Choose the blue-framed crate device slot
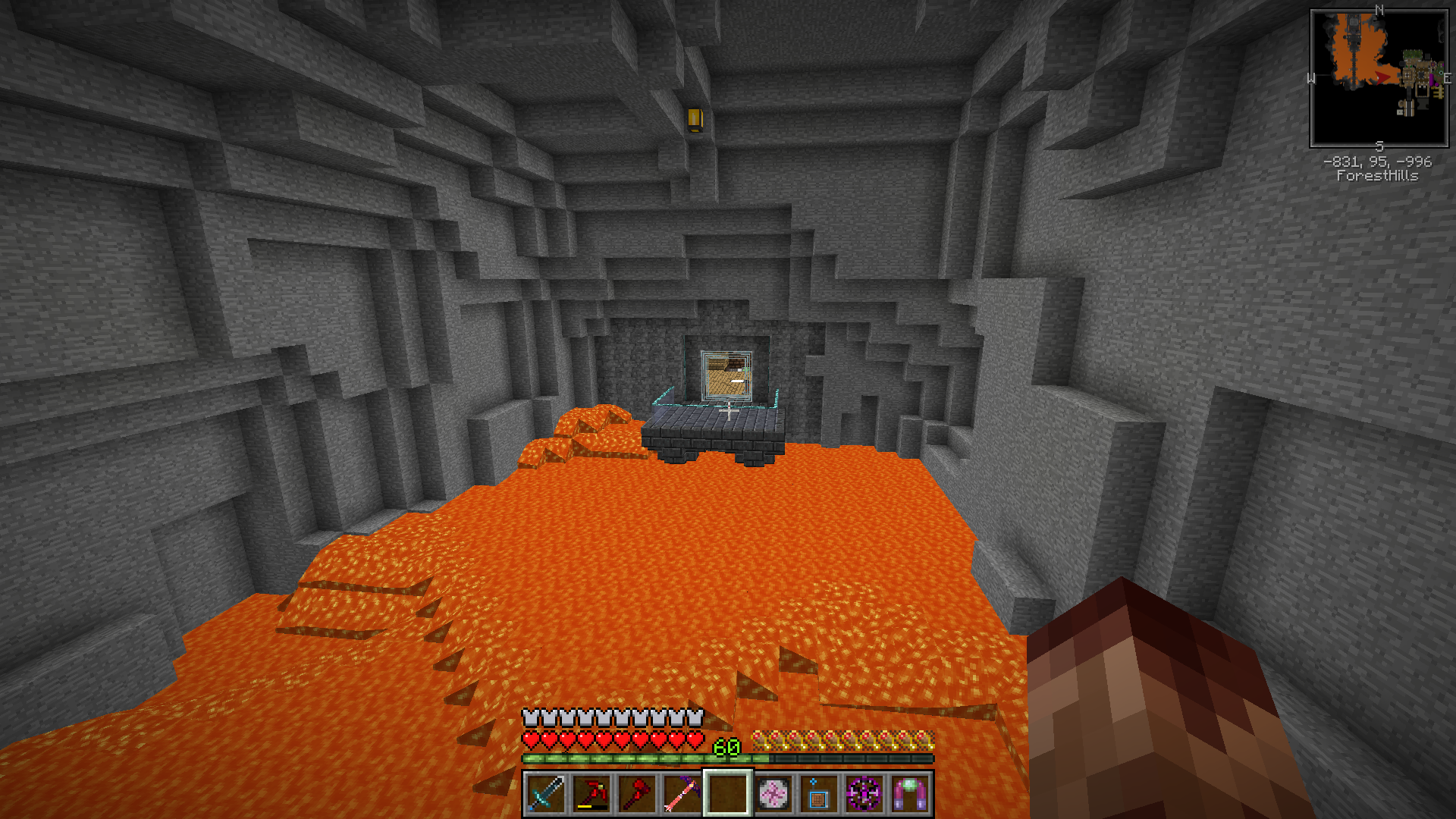 point(819,794)
